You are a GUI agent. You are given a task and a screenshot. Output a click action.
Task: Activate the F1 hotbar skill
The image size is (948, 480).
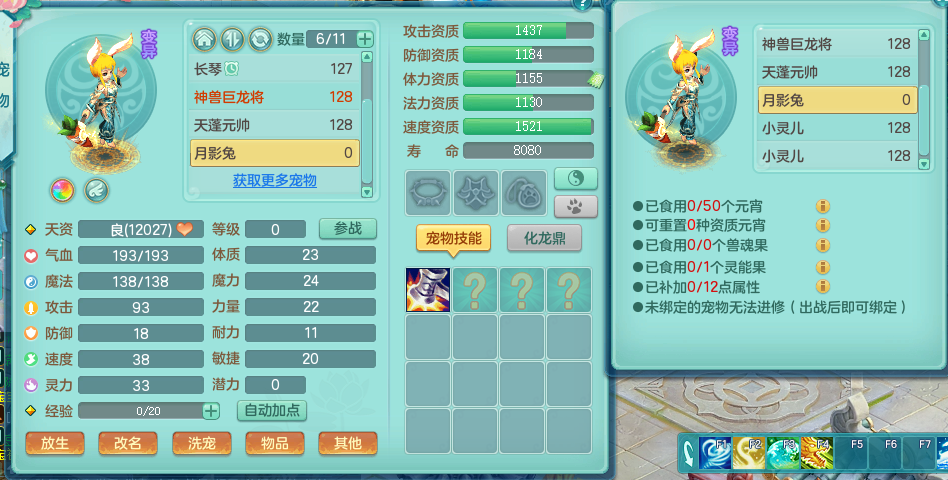[715, 452]
